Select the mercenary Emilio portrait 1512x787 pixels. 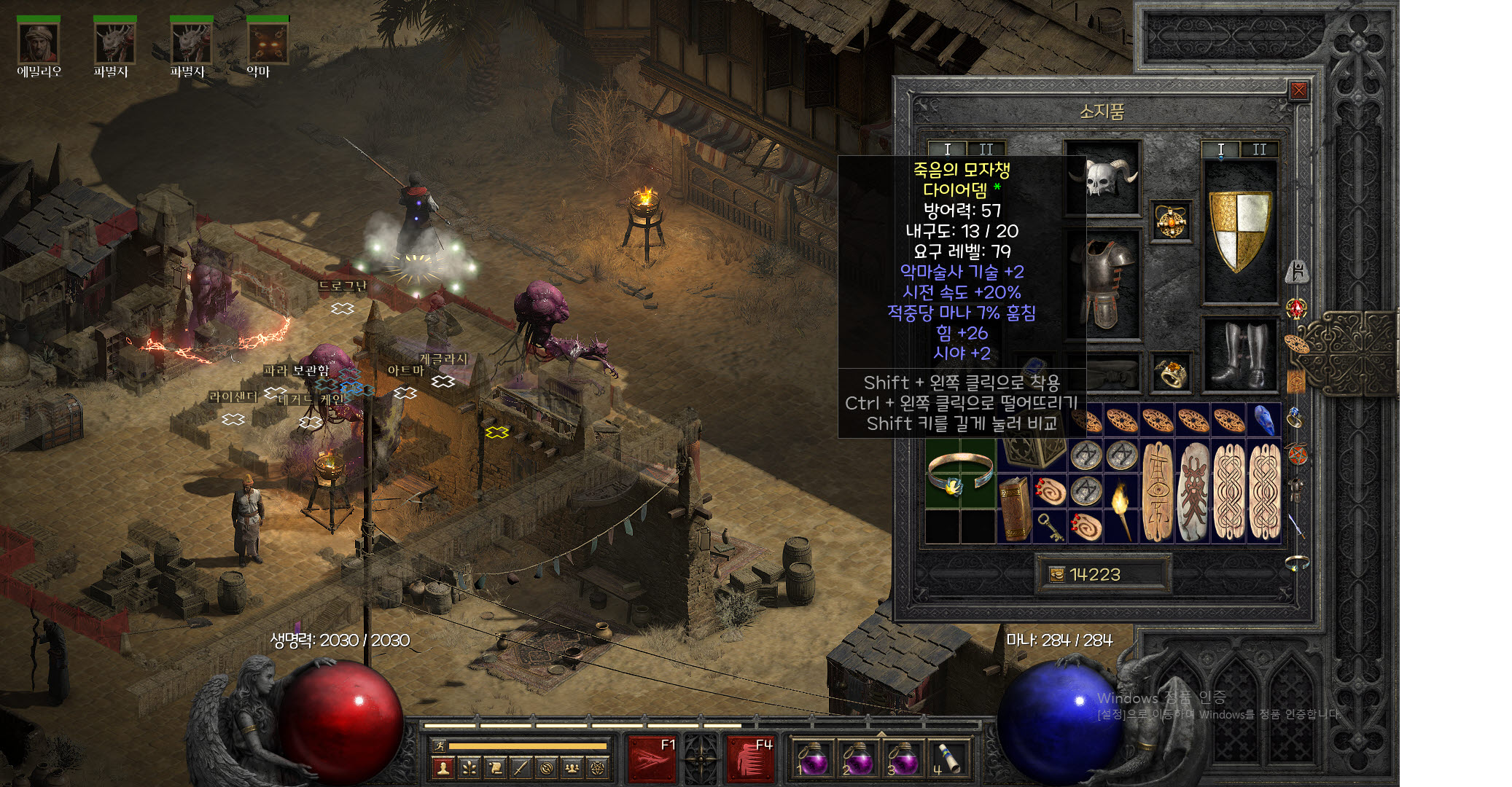coord(39,43)
